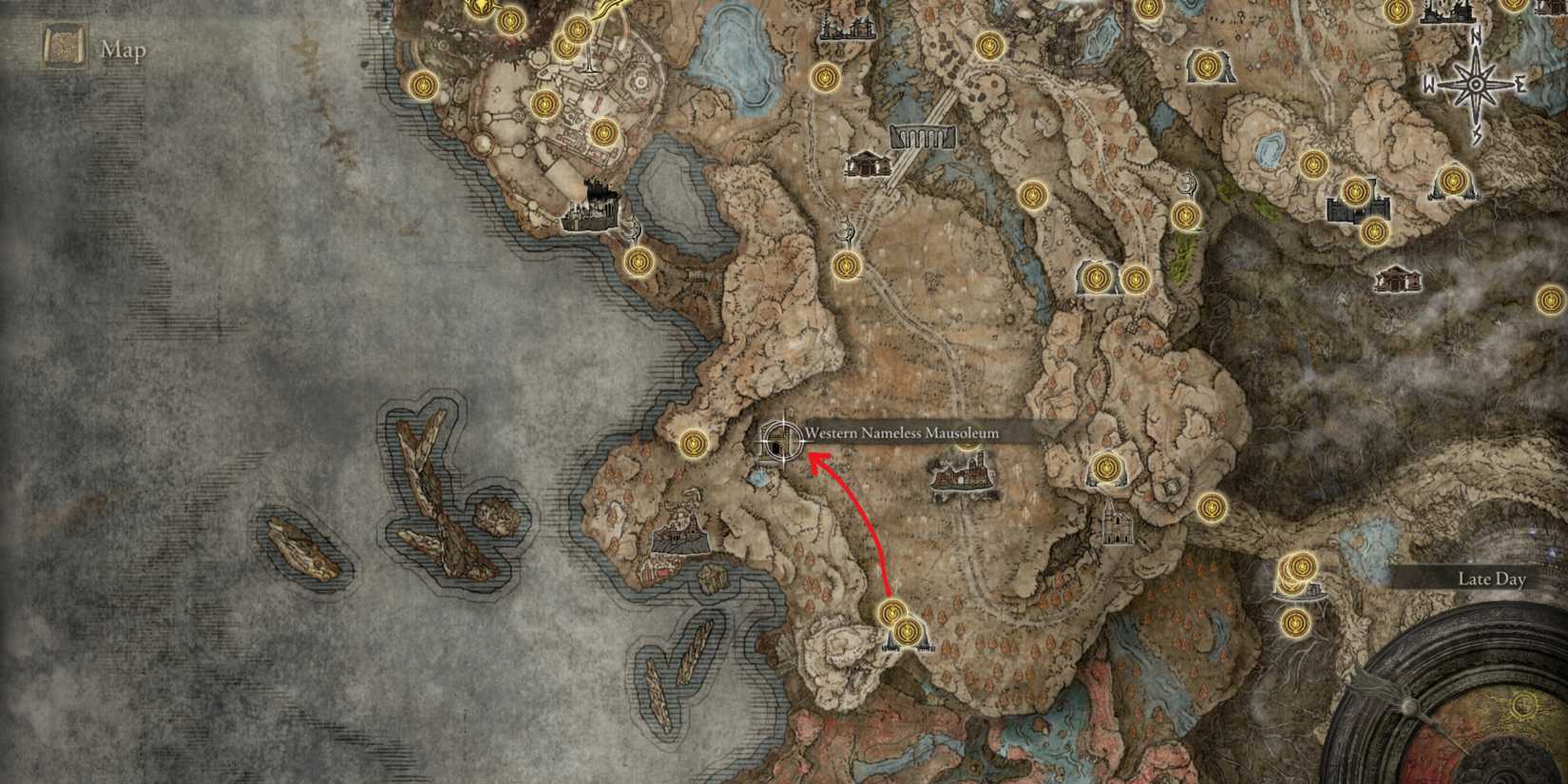
Task: Click the shack icon in the far northeast
Action: click(x=1398, y=278)
